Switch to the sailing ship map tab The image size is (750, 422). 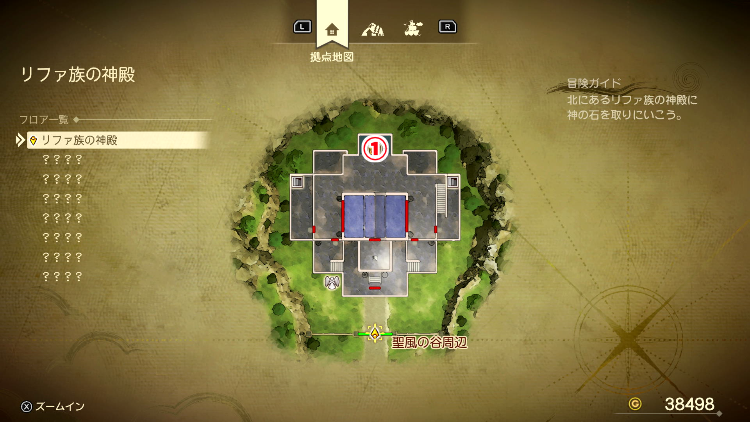tap(411, 28)
